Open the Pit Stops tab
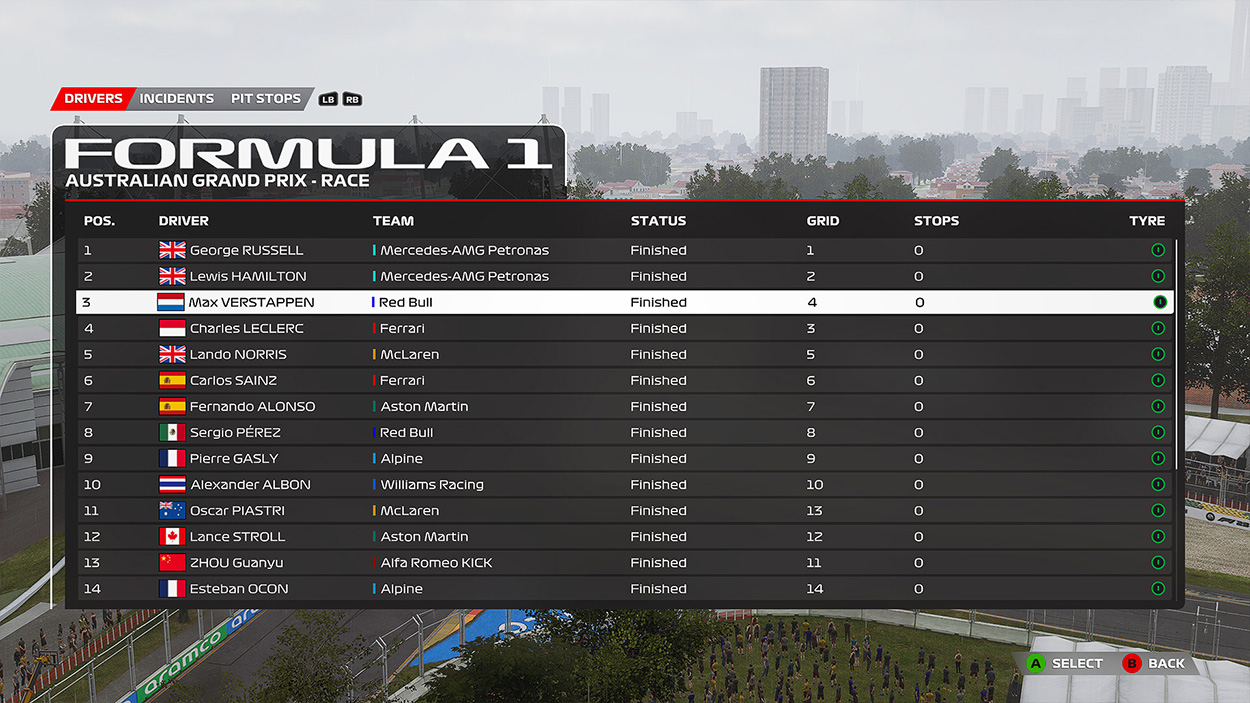Viewport: 1250px width, 703px height. click(265, 99)
